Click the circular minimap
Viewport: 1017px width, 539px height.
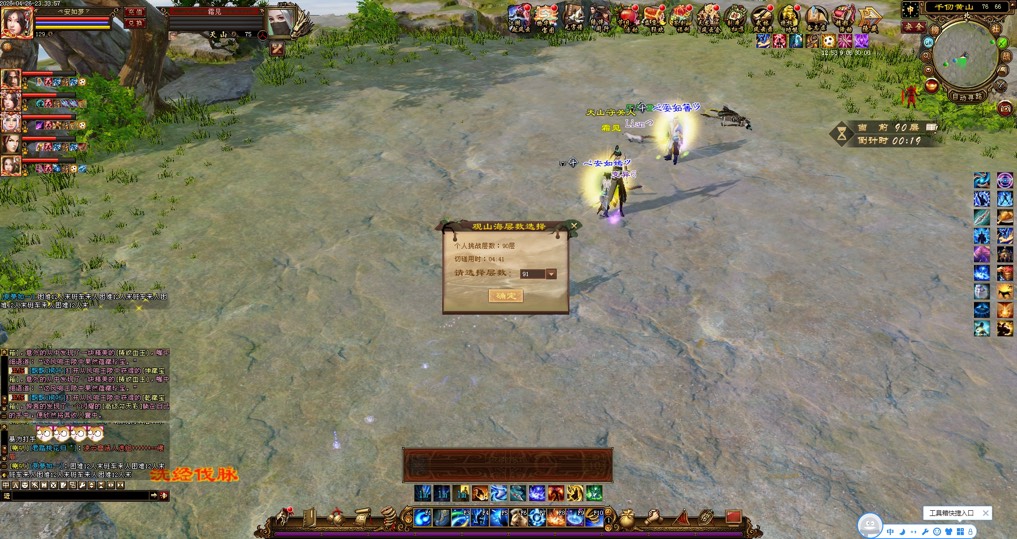click(x=964, y=54)
